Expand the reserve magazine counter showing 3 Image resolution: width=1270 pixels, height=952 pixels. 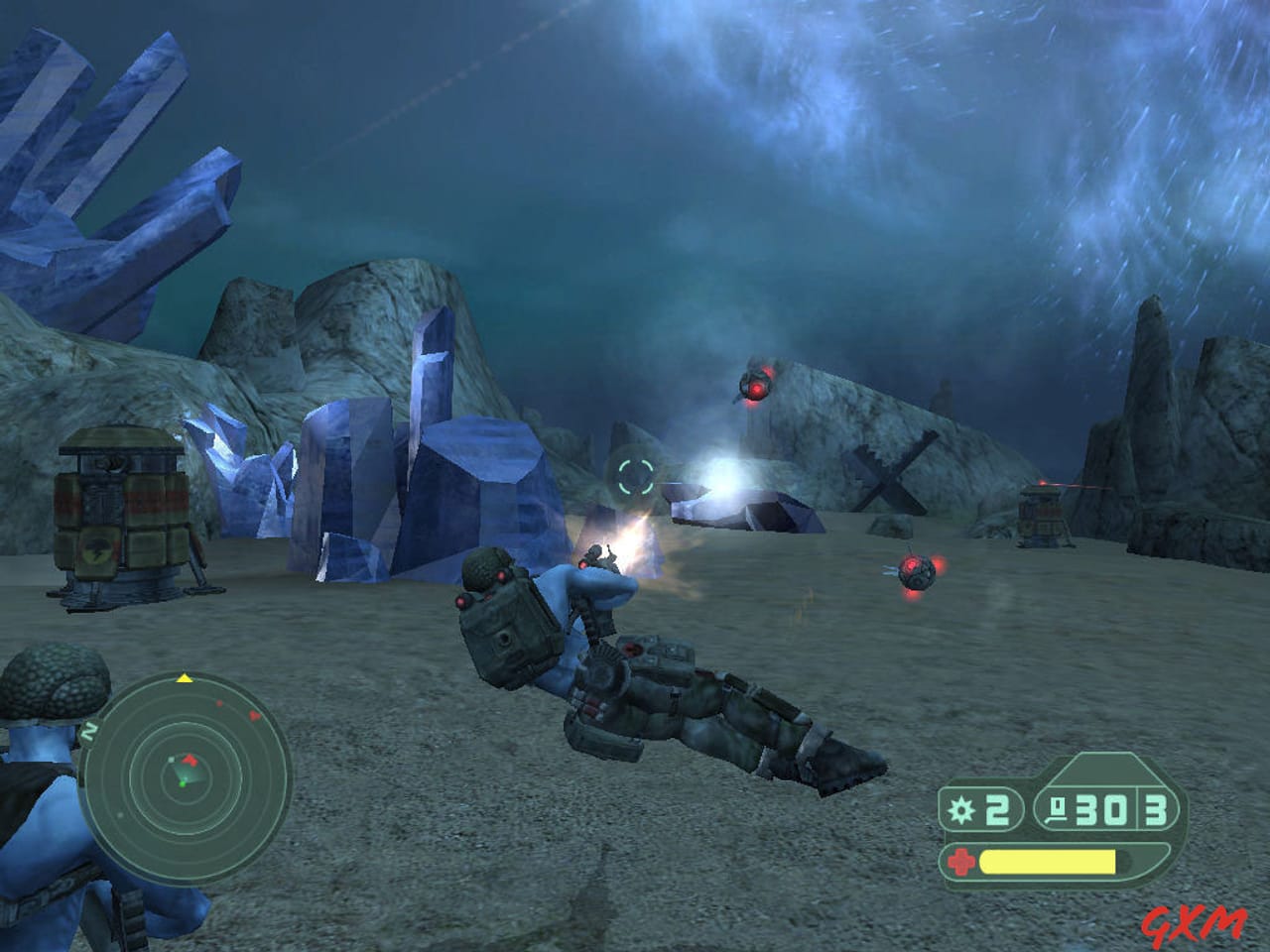(x=1155, y=812)
